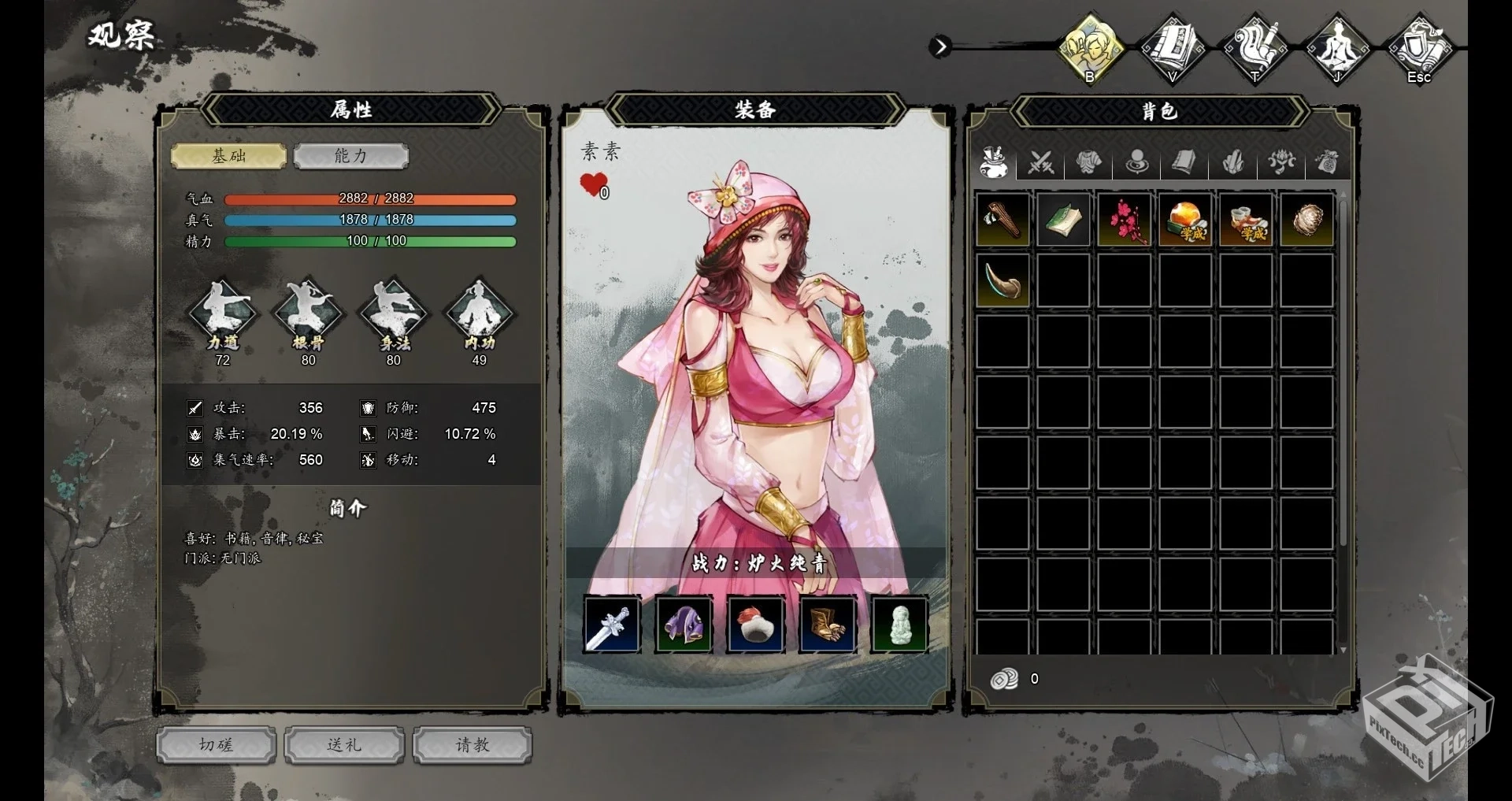This screenshot has width=1512, height=801.
Task: Filter backpack by crossed swords weapons
Action: coord(1040,163)
